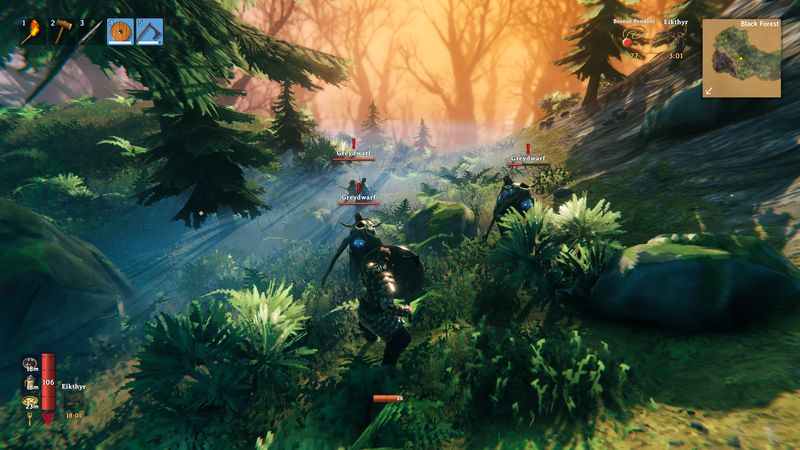Select the torch in hotbar slot 1
This screenshot has height=450, width=800.
pos(32,32)
